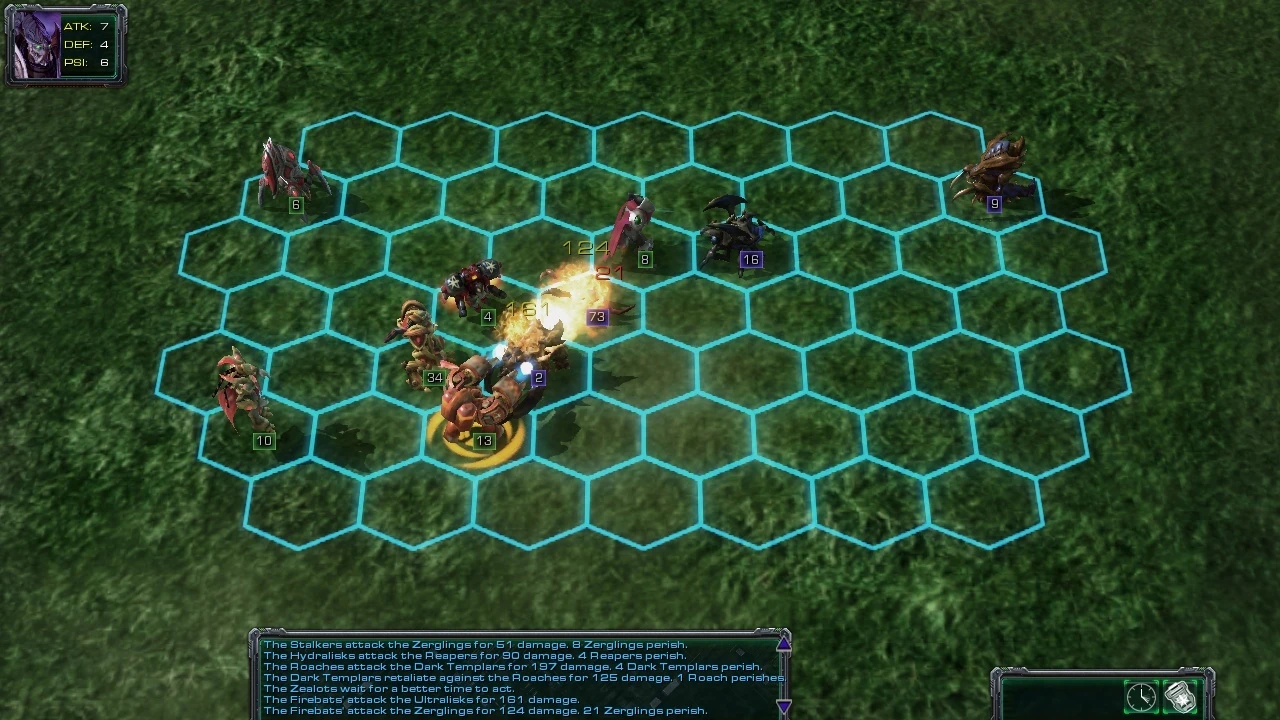Screen dimensions: 1280x720
Task: Select the Ultralisk labeled 9
Action: pos(995,170)
